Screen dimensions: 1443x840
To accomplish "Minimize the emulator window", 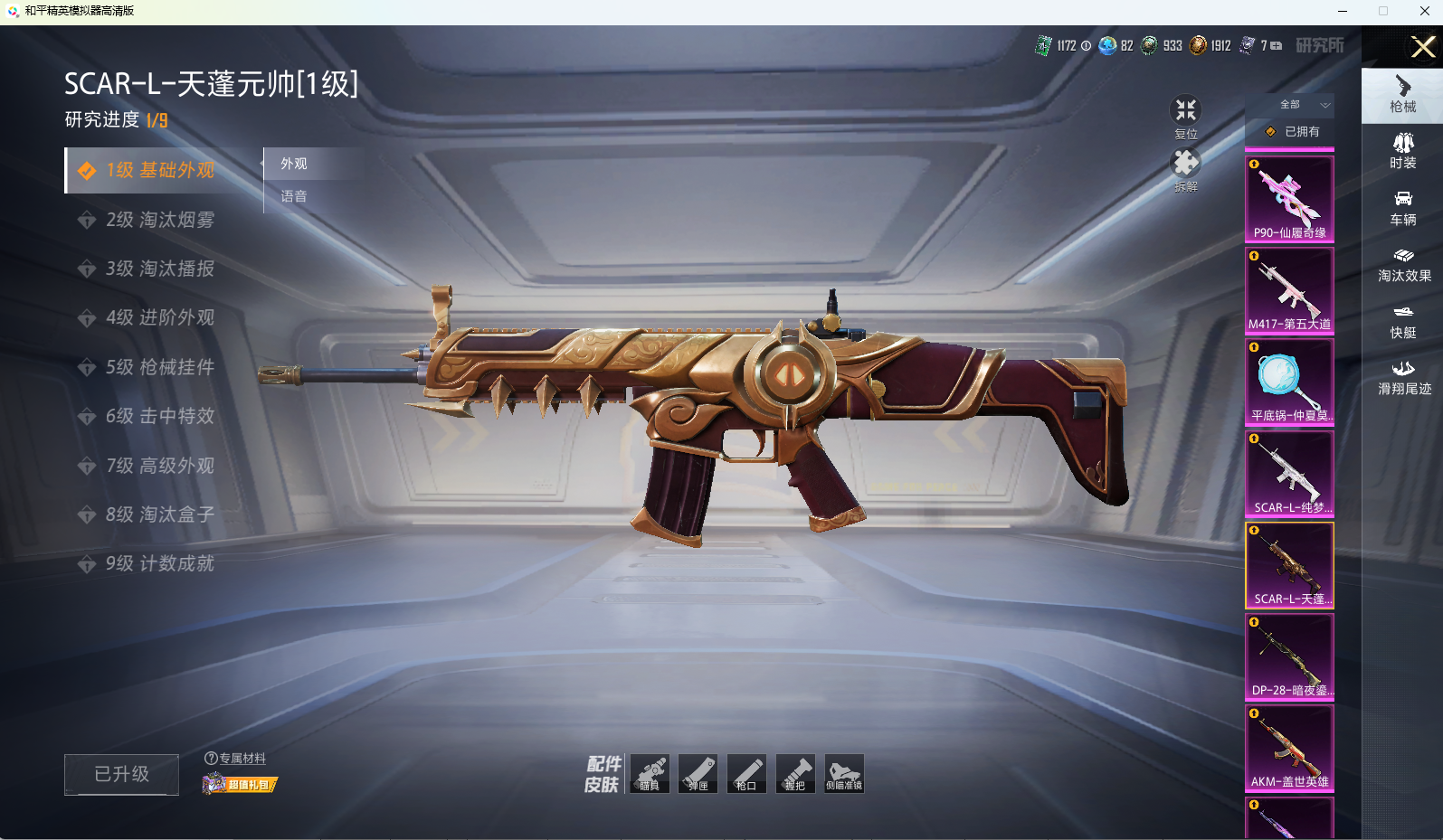I will (x=1343, y=11).
